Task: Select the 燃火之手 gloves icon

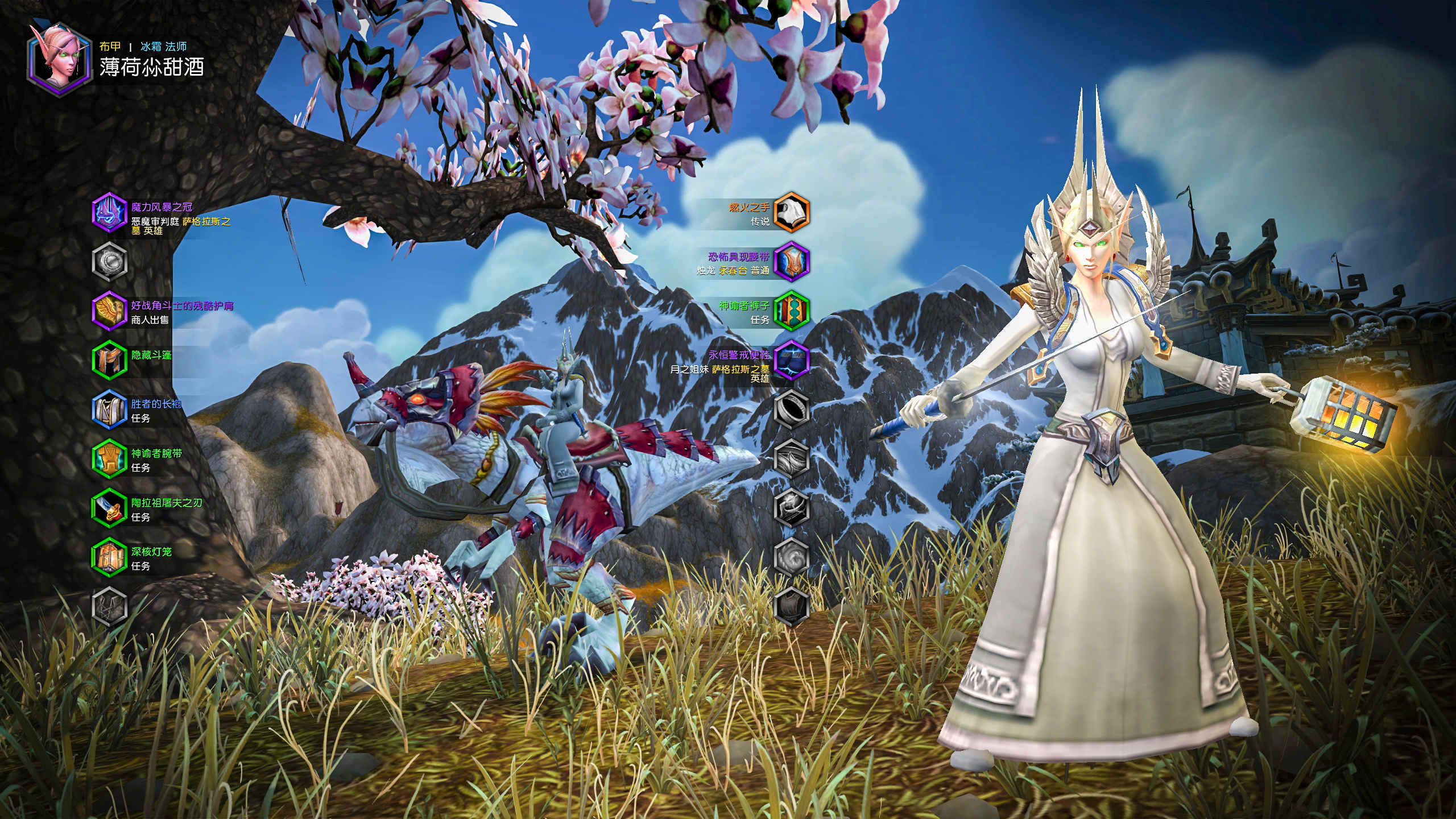Action: pos(792,213)
